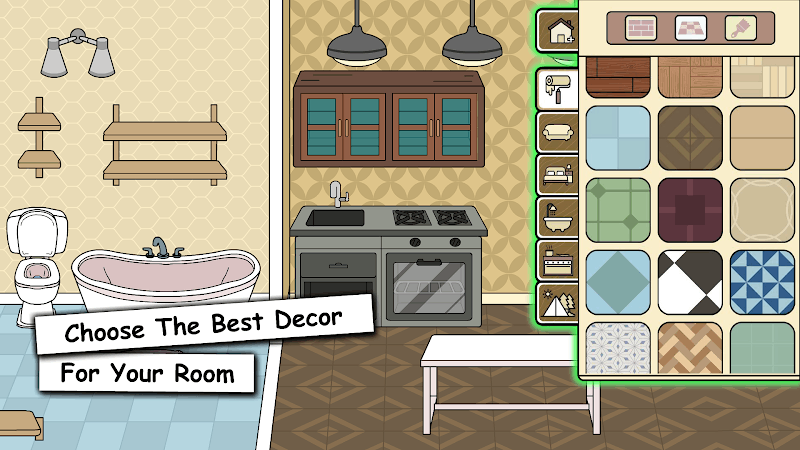Choose the brown diamond pattern floor
The height and width of the screenshot is (450, 800).
coord(690,138)
